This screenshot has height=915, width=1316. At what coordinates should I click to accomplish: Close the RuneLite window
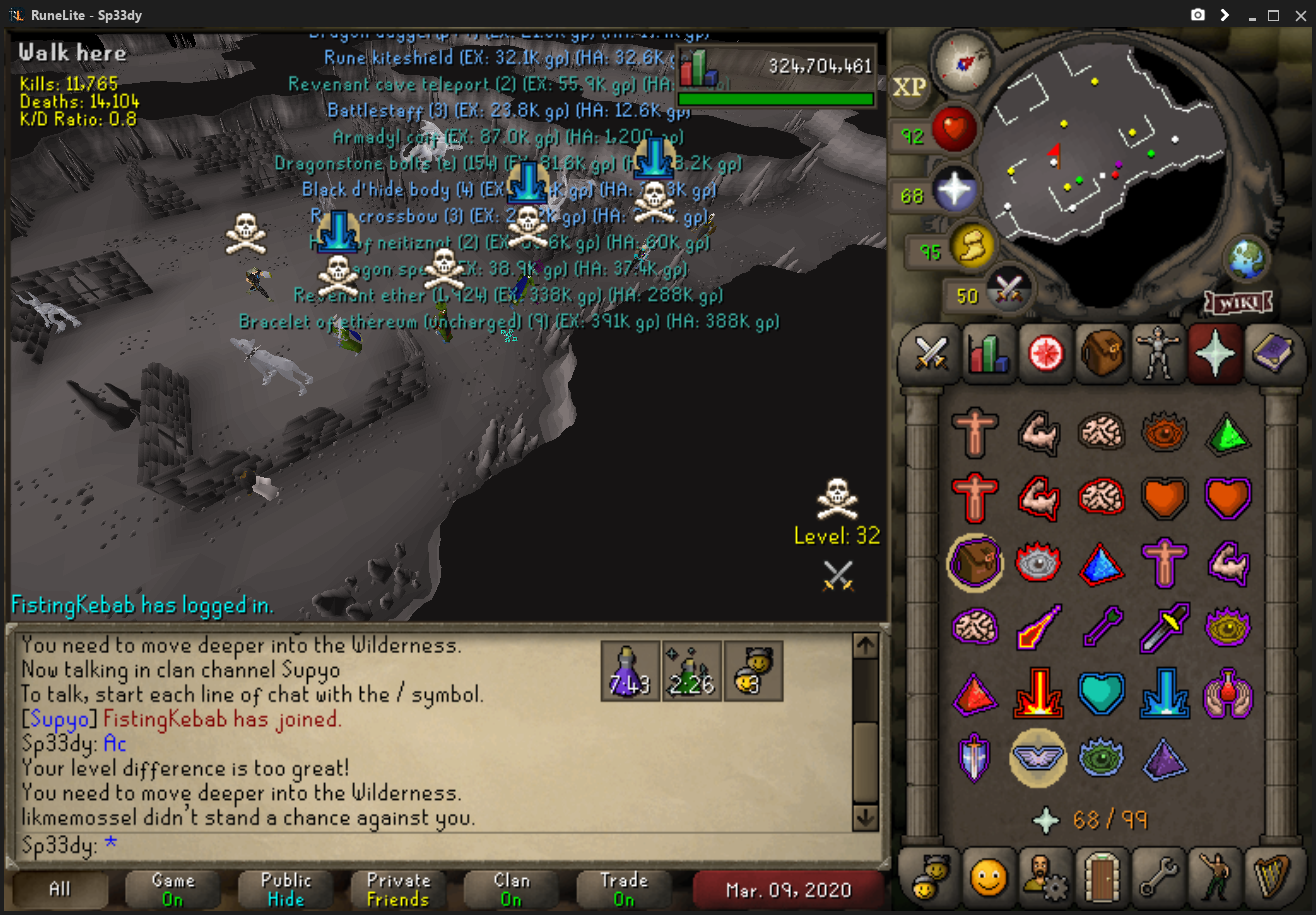[x=1300, y=15]
